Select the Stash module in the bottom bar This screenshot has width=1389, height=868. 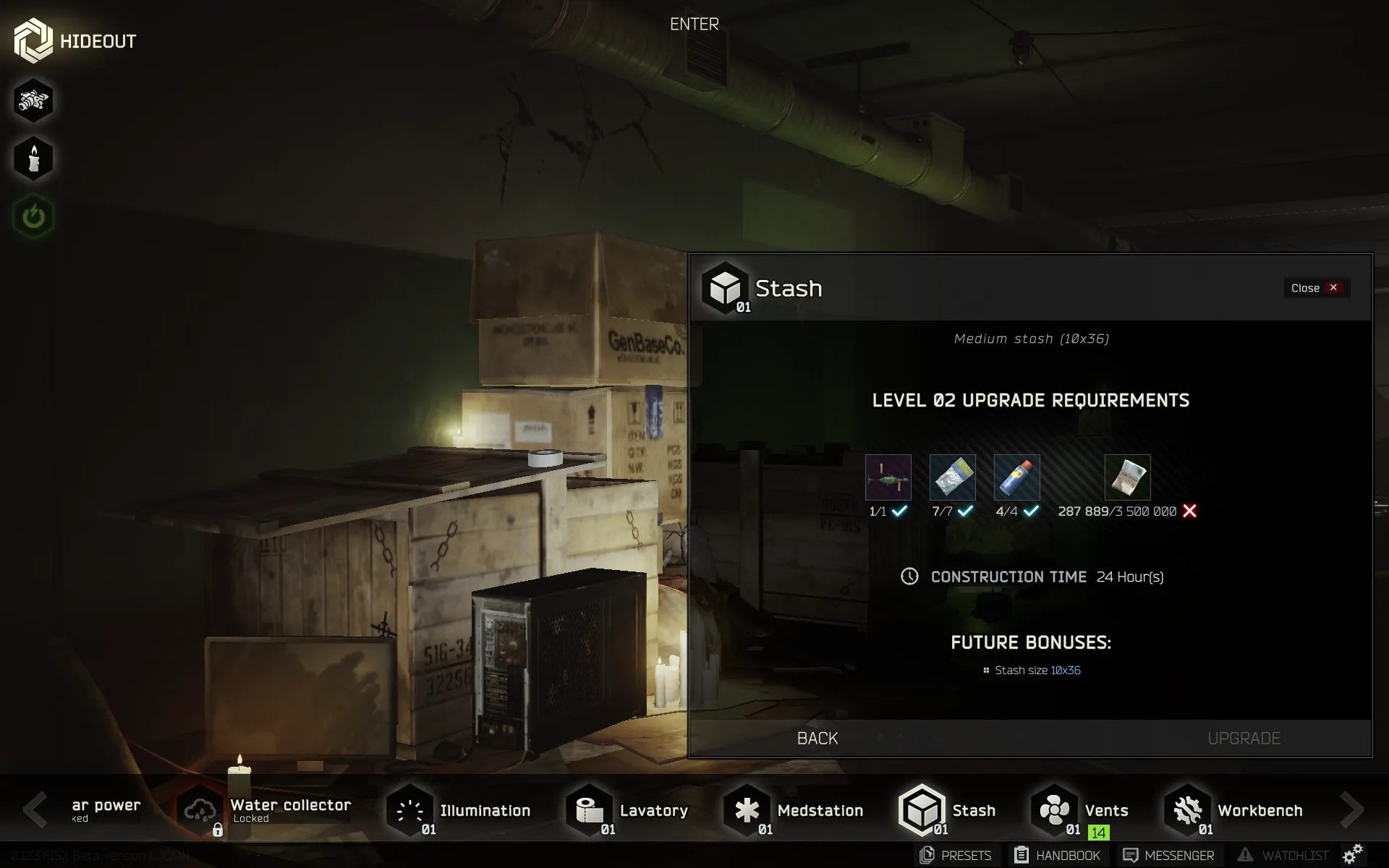[948, 810]
